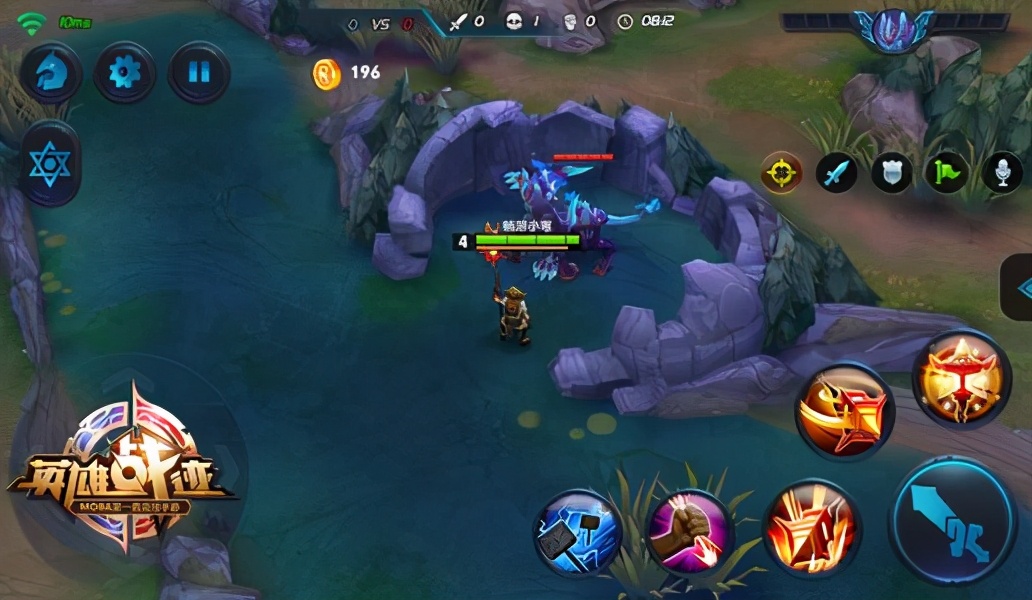Select the yellow crosshair target icon
The width and height of the screenshot is (1032, 600).
click(782, 173)
